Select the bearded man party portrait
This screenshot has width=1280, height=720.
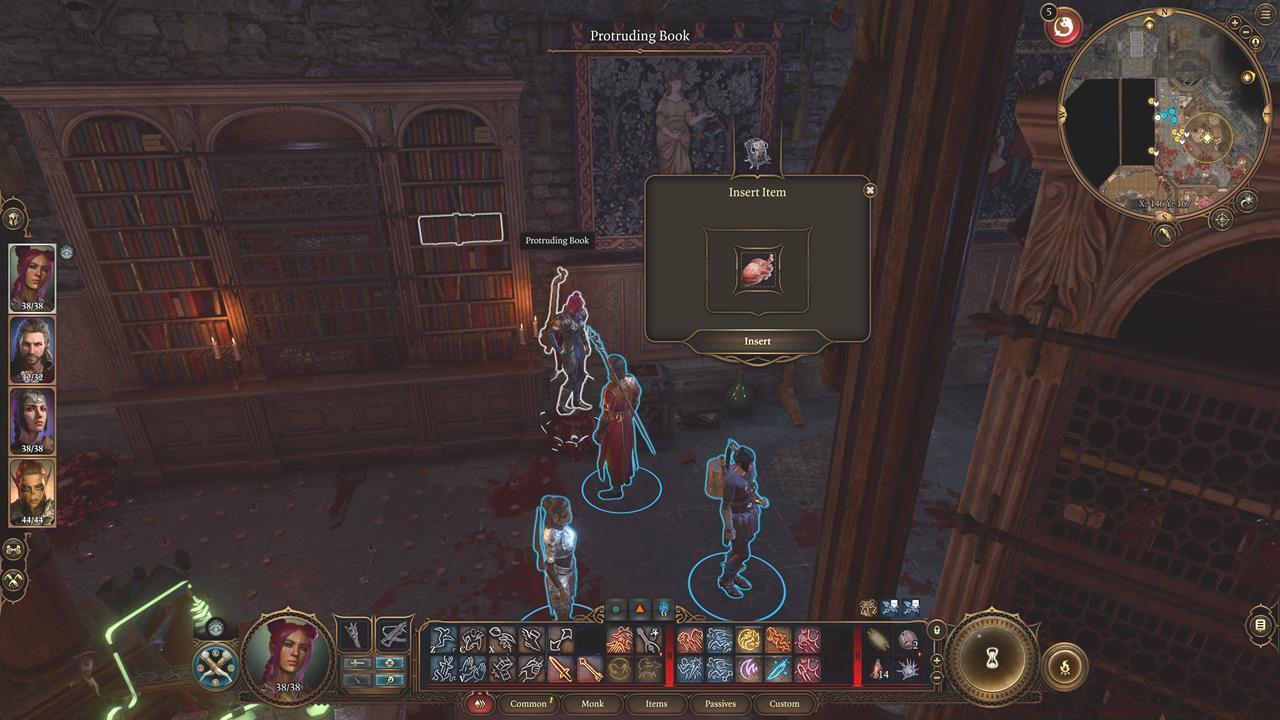32,349
